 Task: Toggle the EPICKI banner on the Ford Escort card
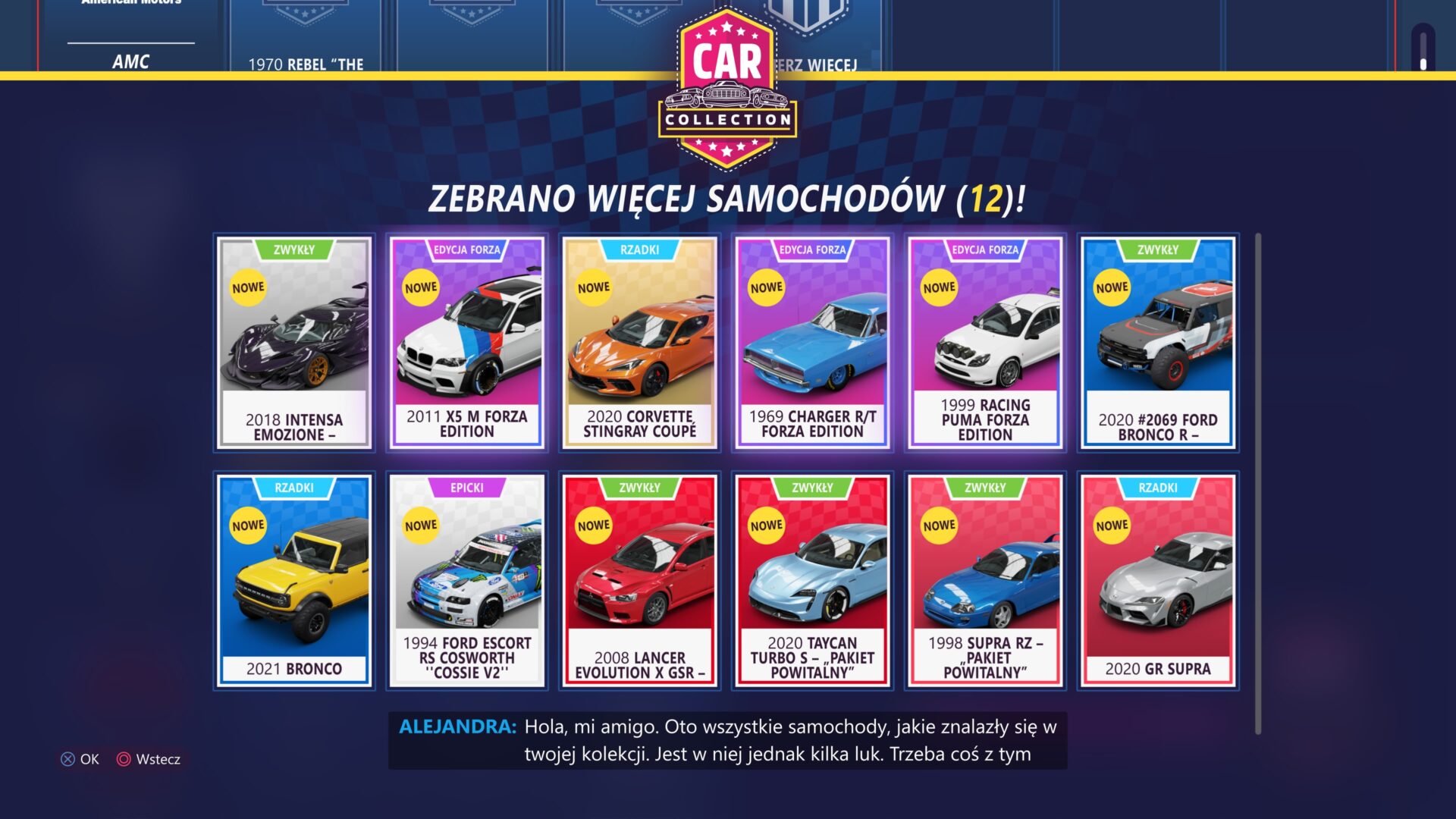(466, 488)
